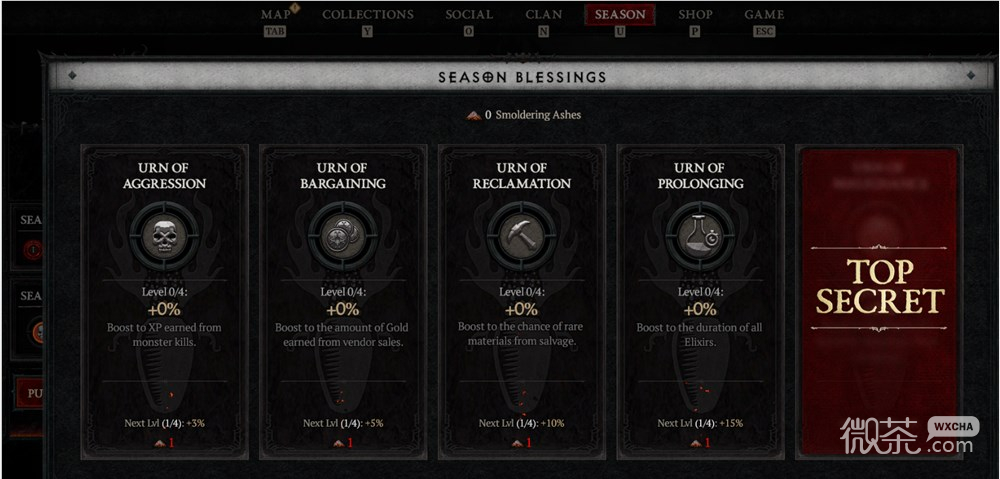Select the Season tab
The image size is (1000, 479).
[x=620, y=15]
